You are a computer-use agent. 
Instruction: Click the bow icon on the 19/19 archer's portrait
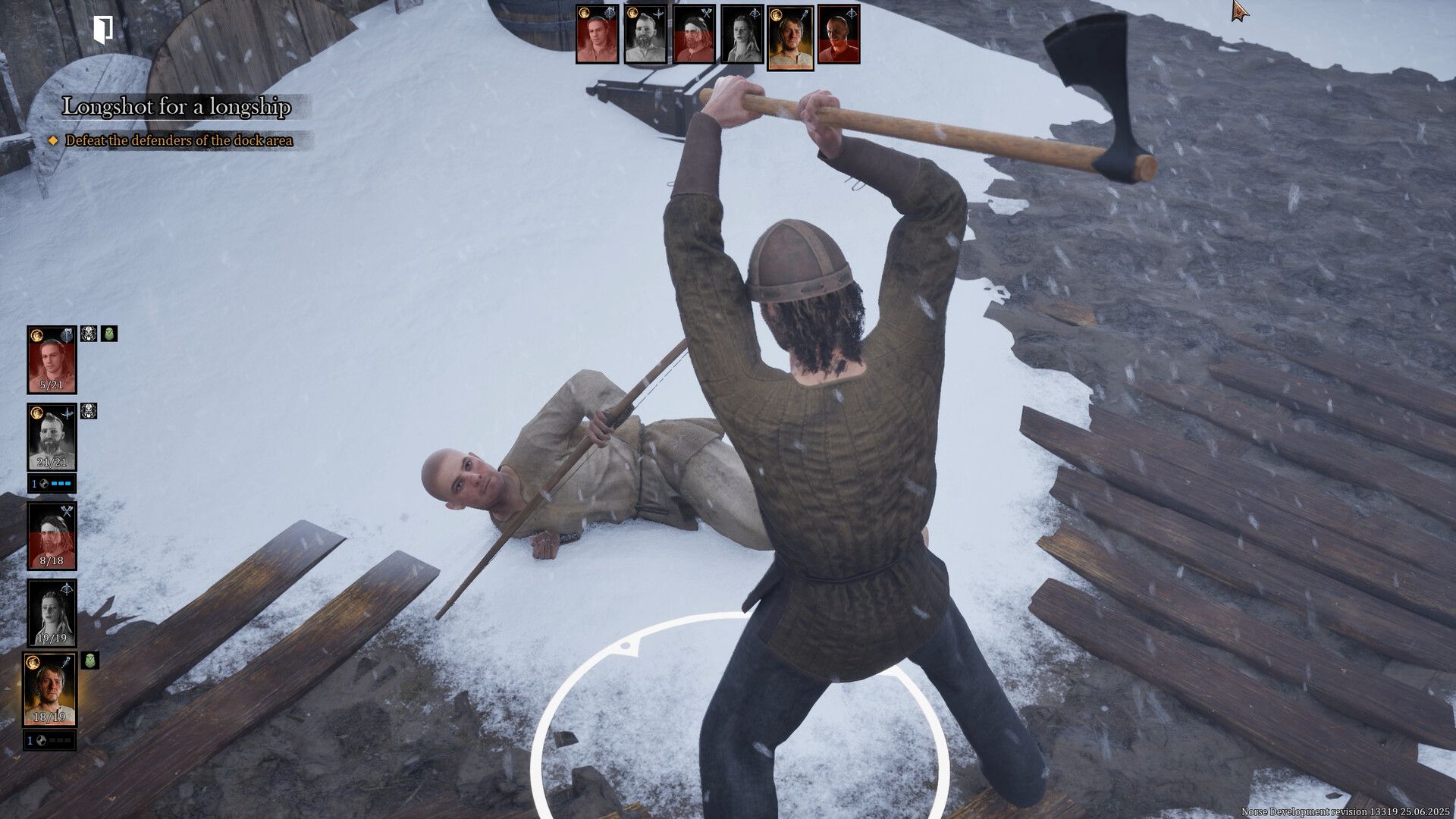coord(65,590)
